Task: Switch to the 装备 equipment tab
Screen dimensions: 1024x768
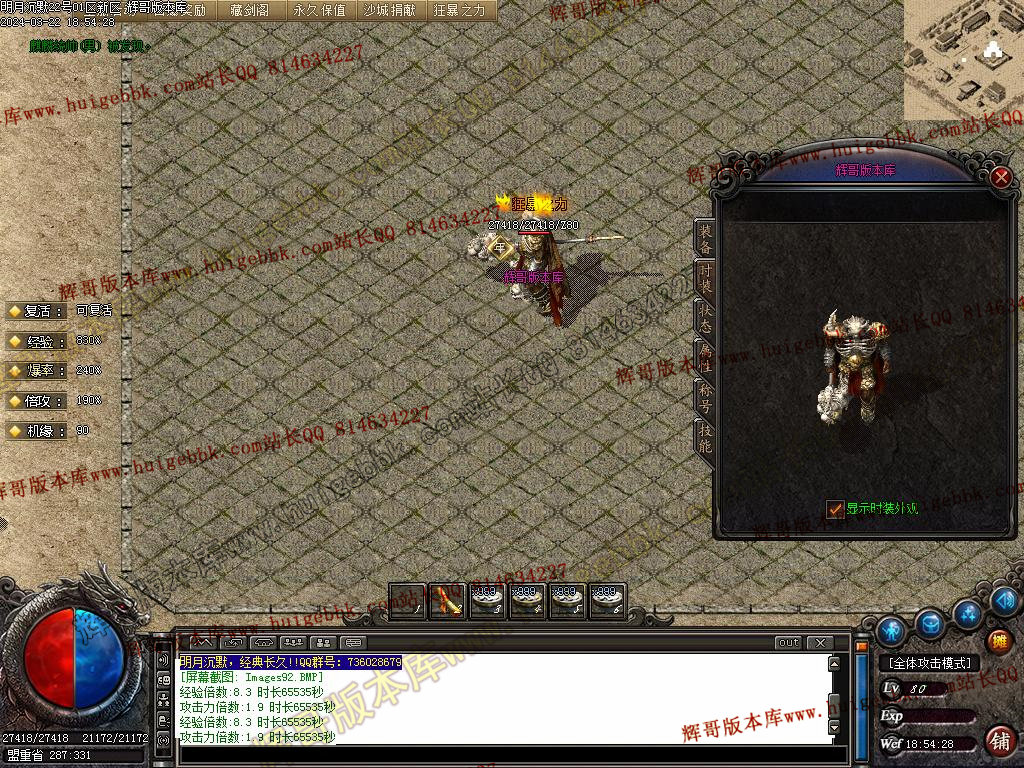Action: [x=705, y=238]
